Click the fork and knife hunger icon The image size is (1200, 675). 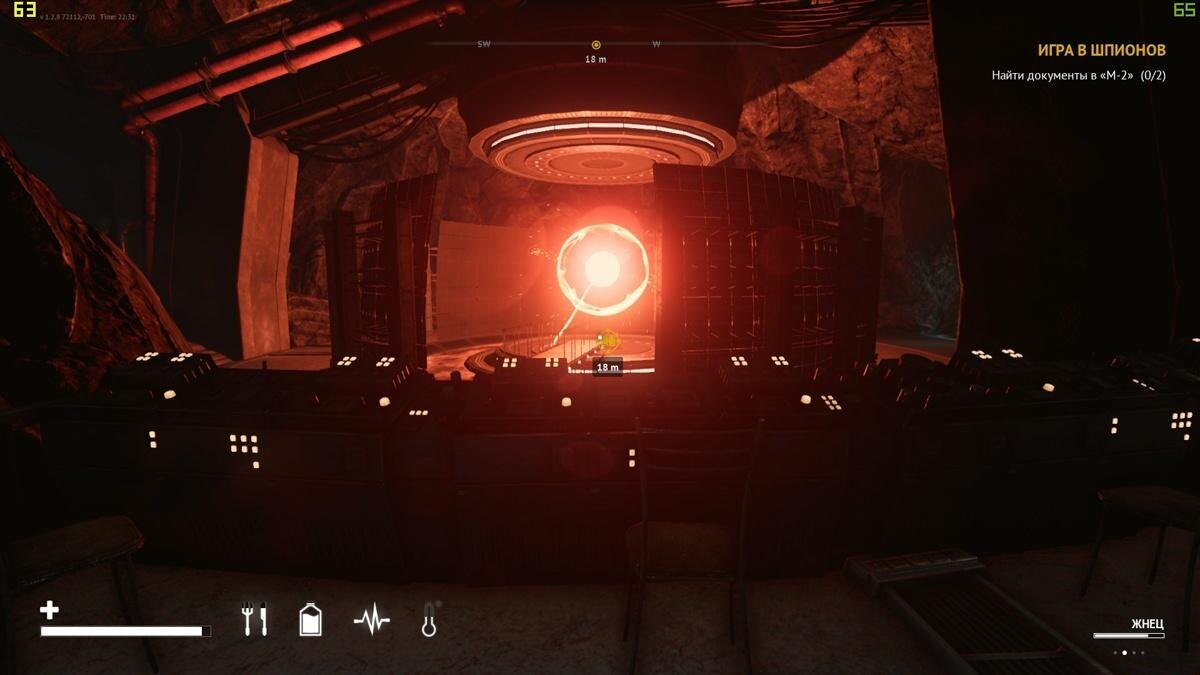coord(255,621)
